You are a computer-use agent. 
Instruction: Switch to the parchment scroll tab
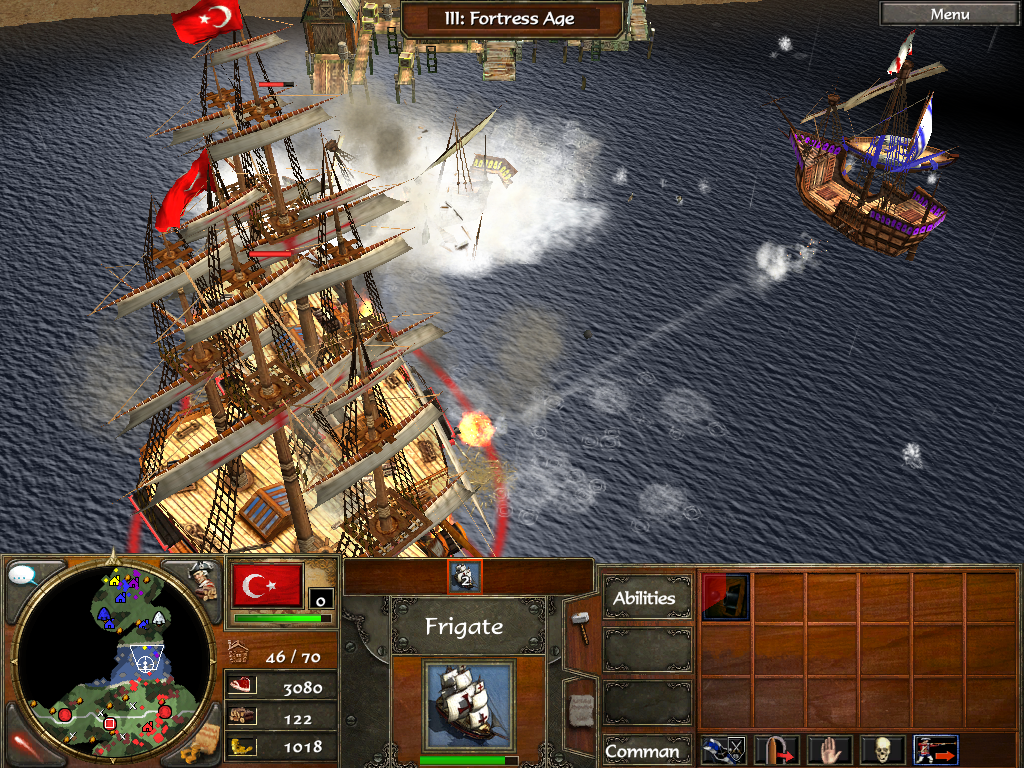tap(580, 708)
